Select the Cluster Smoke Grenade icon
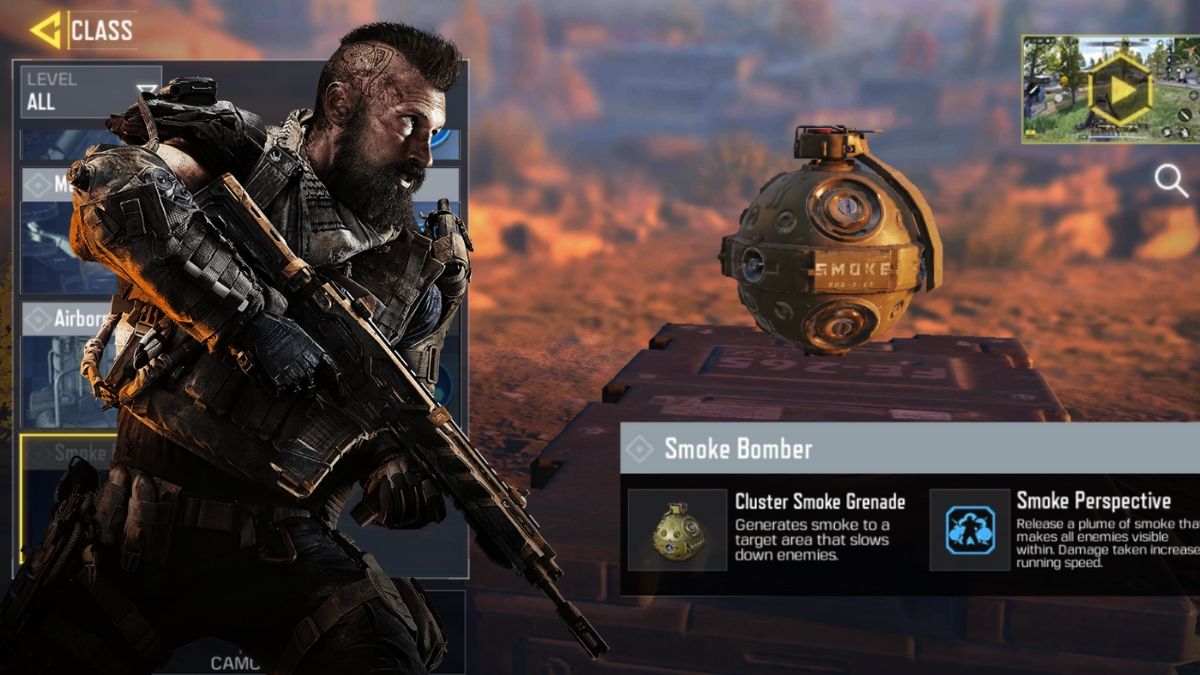Image resolution: width=1200 pixels, height=675 pixels. coord(677,530)
